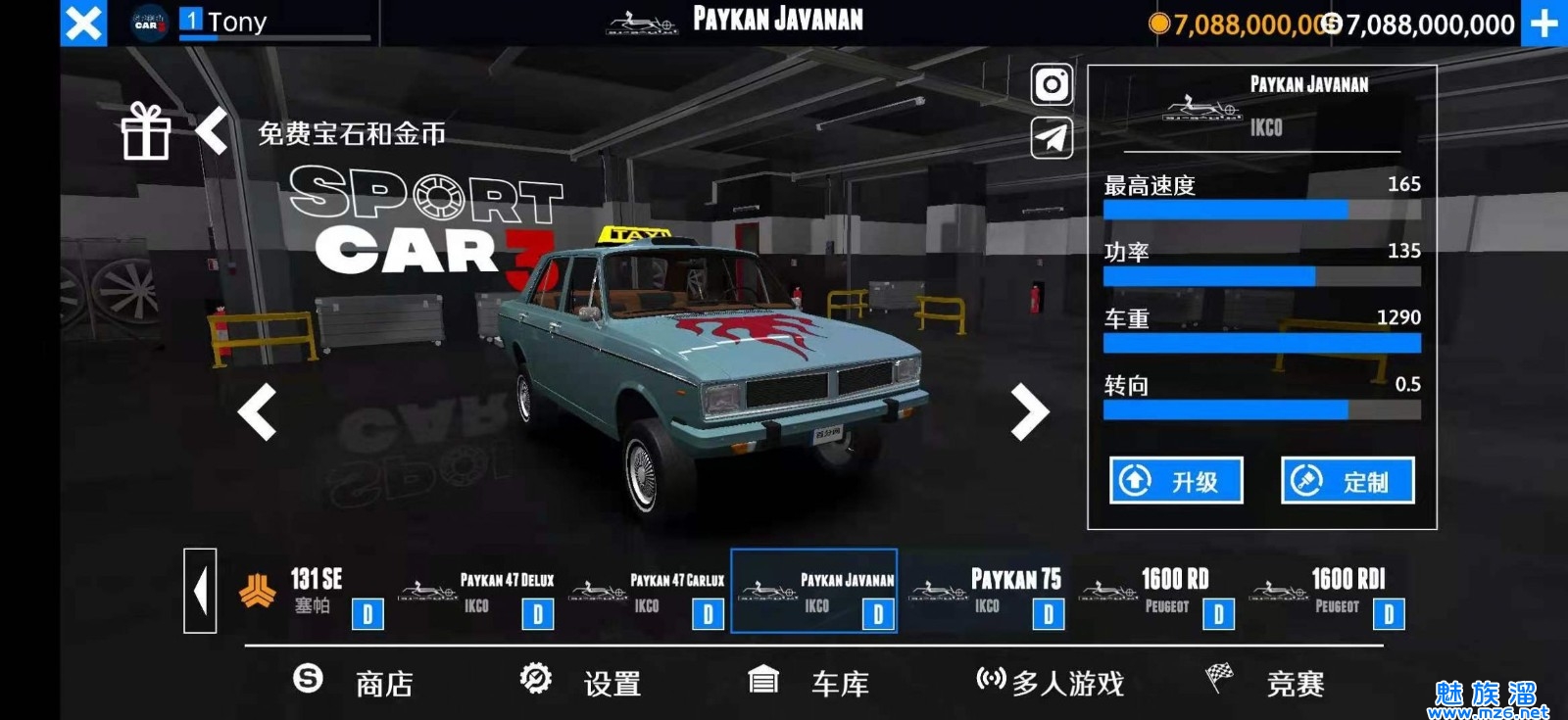Select the Paykan Javanan car tile
Image resolution: width=1568 pixels, height=720 pixels.
814,592
